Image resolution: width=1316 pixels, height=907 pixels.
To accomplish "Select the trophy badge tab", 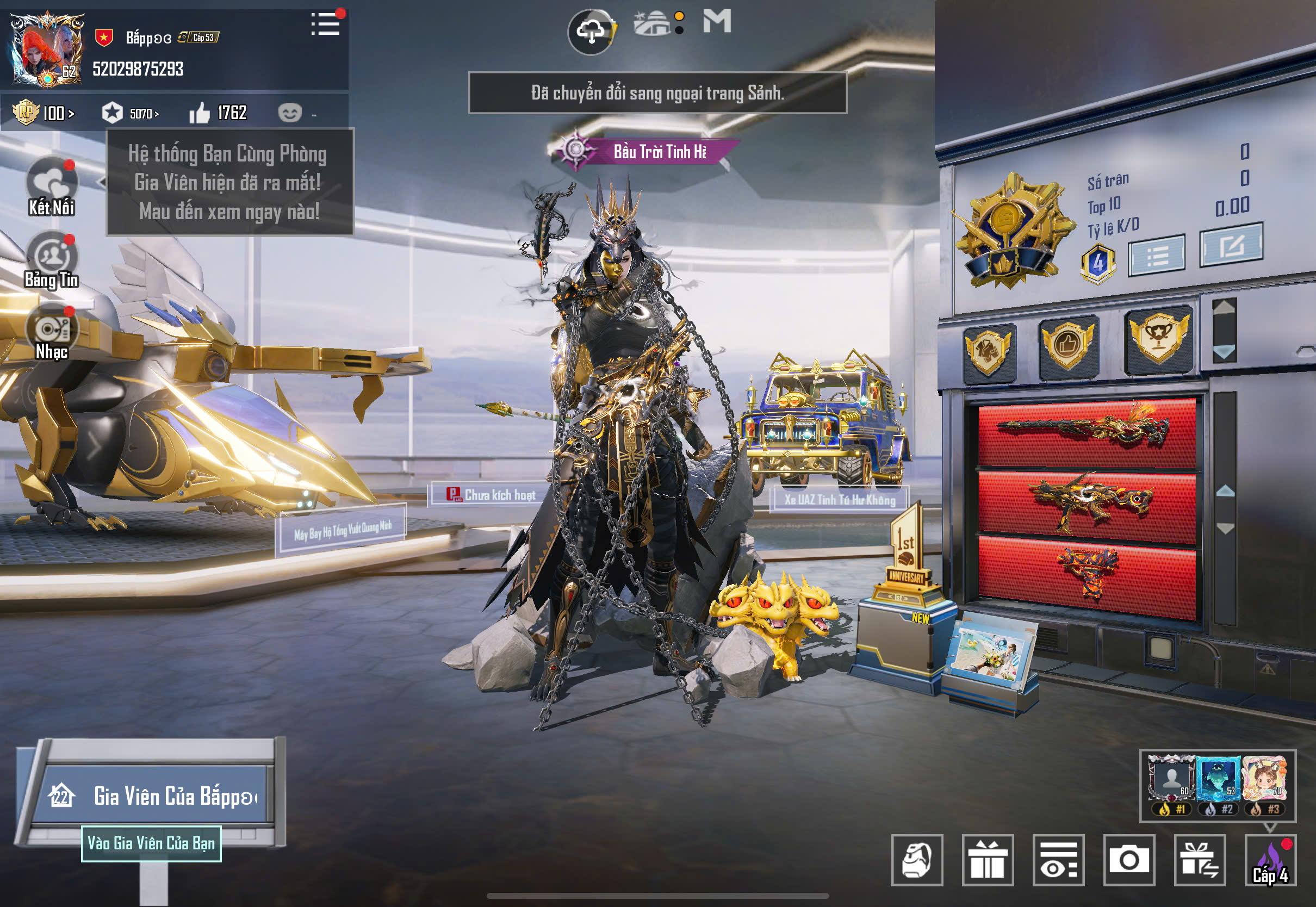I will click(1158, 338).
